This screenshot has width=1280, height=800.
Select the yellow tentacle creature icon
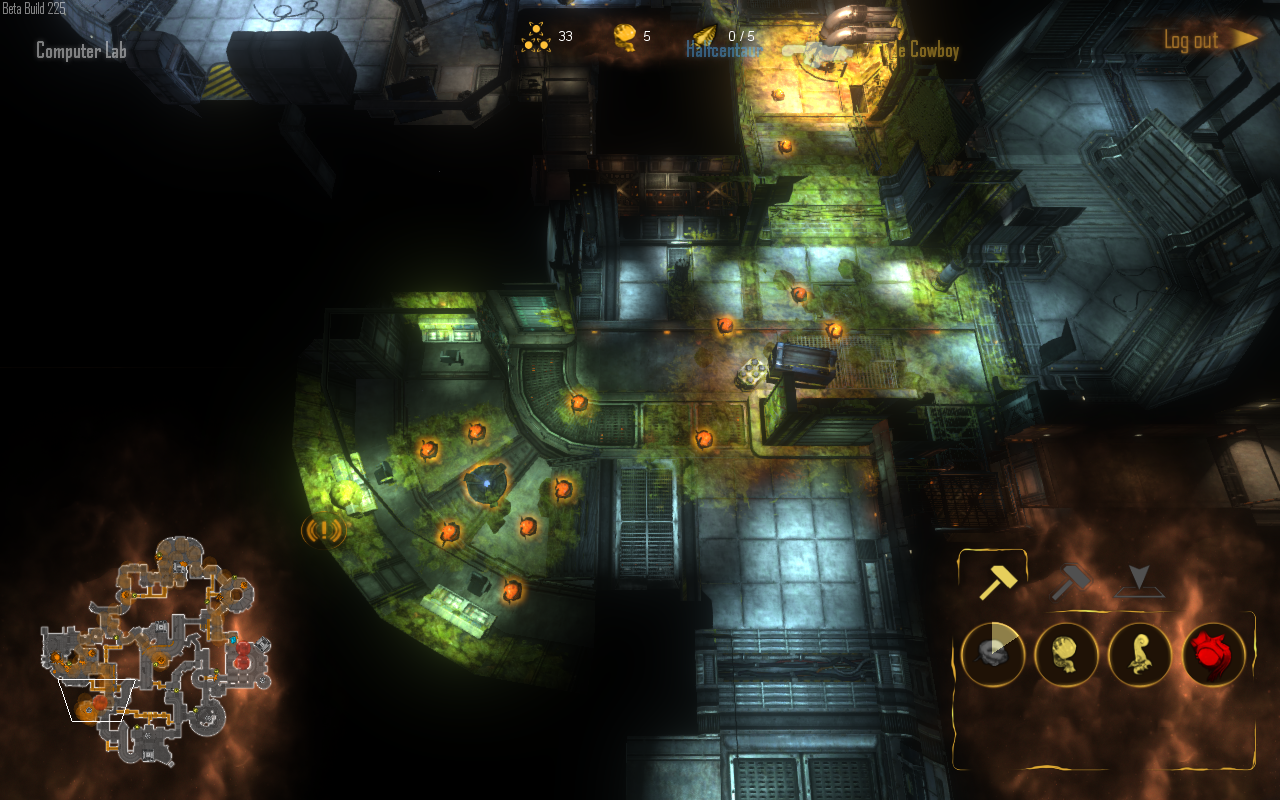[x=1139, y=655]
